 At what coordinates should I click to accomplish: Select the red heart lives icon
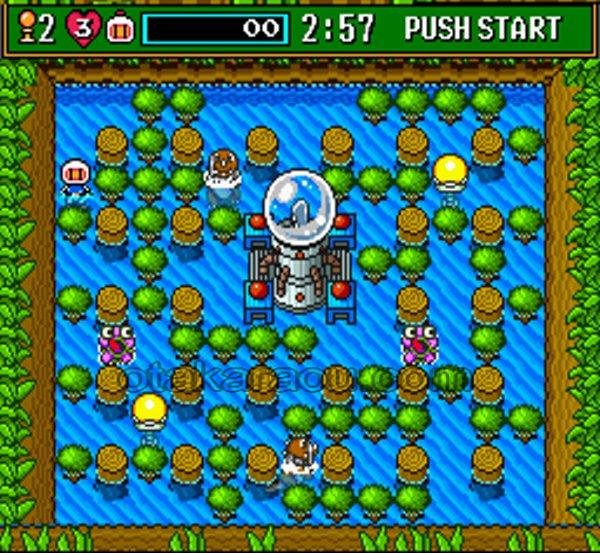pyautogui.click(x=82, y=28)
